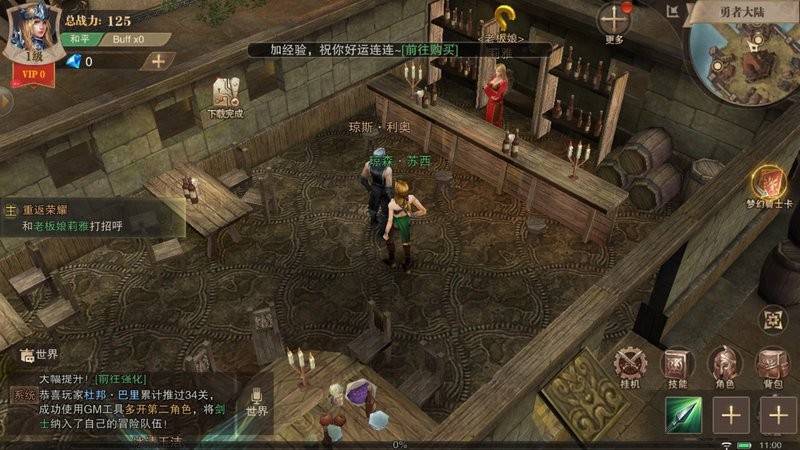Add diamonds with the plus button
This screenshot has width=800, height=450.
[157, 60]
